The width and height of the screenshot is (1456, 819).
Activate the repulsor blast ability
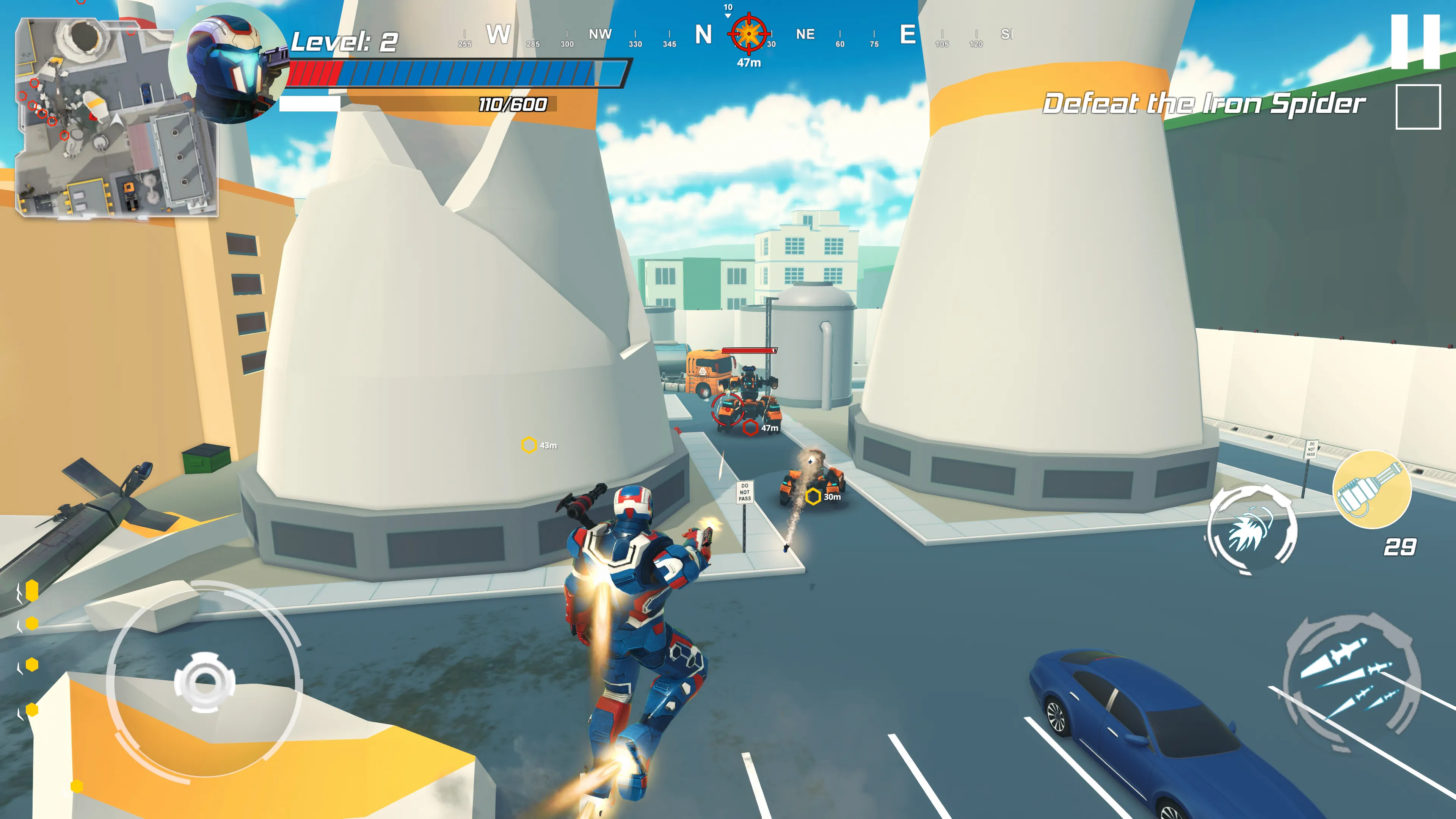(x=1251, y=530)
